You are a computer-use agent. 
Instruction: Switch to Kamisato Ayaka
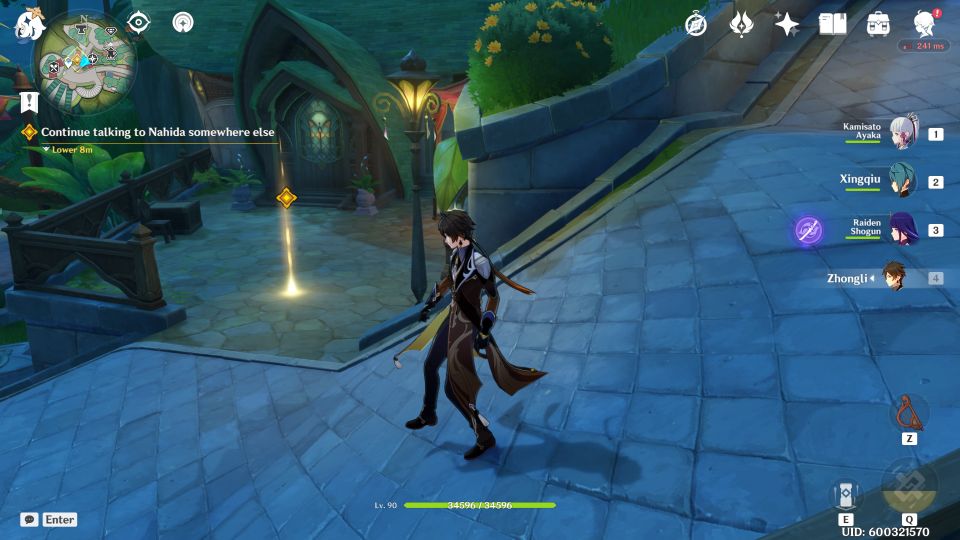903,134
